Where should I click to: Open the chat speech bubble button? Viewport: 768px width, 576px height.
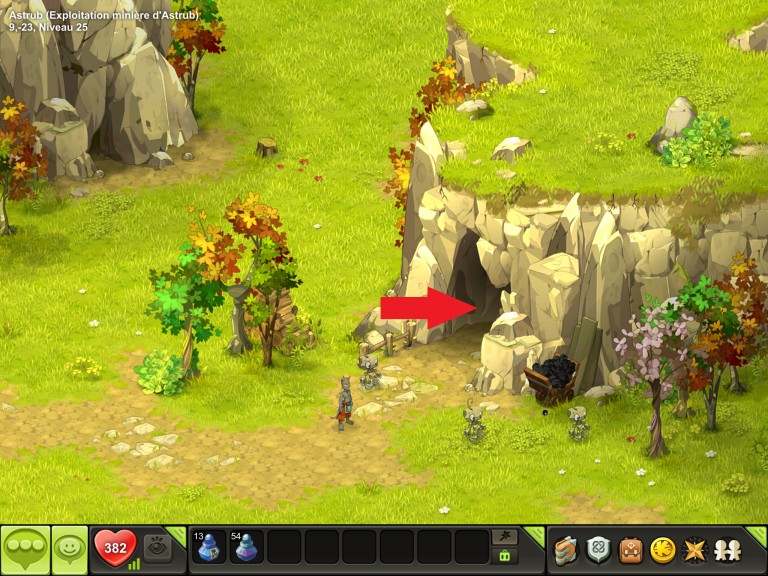point(25,549)
